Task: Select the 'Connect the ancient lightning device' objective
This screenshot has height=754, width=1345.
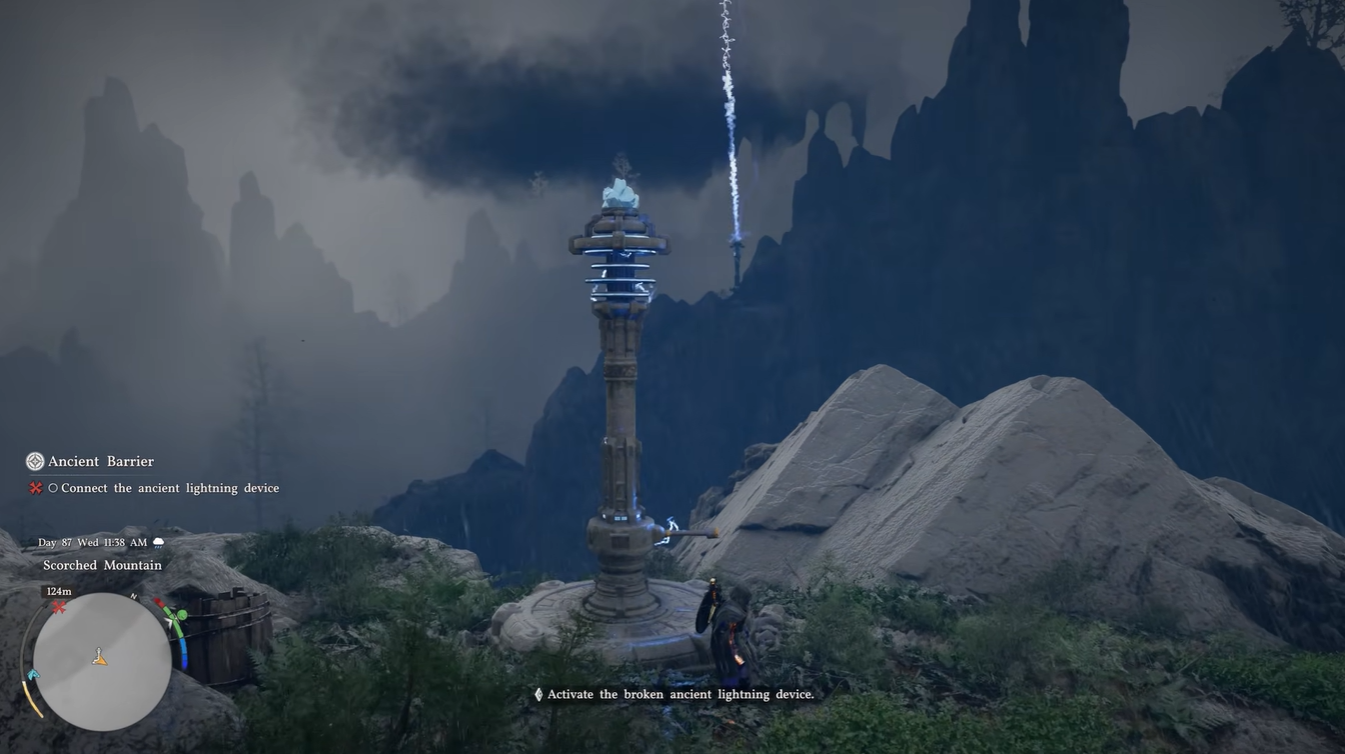Action: coord(169,488)
